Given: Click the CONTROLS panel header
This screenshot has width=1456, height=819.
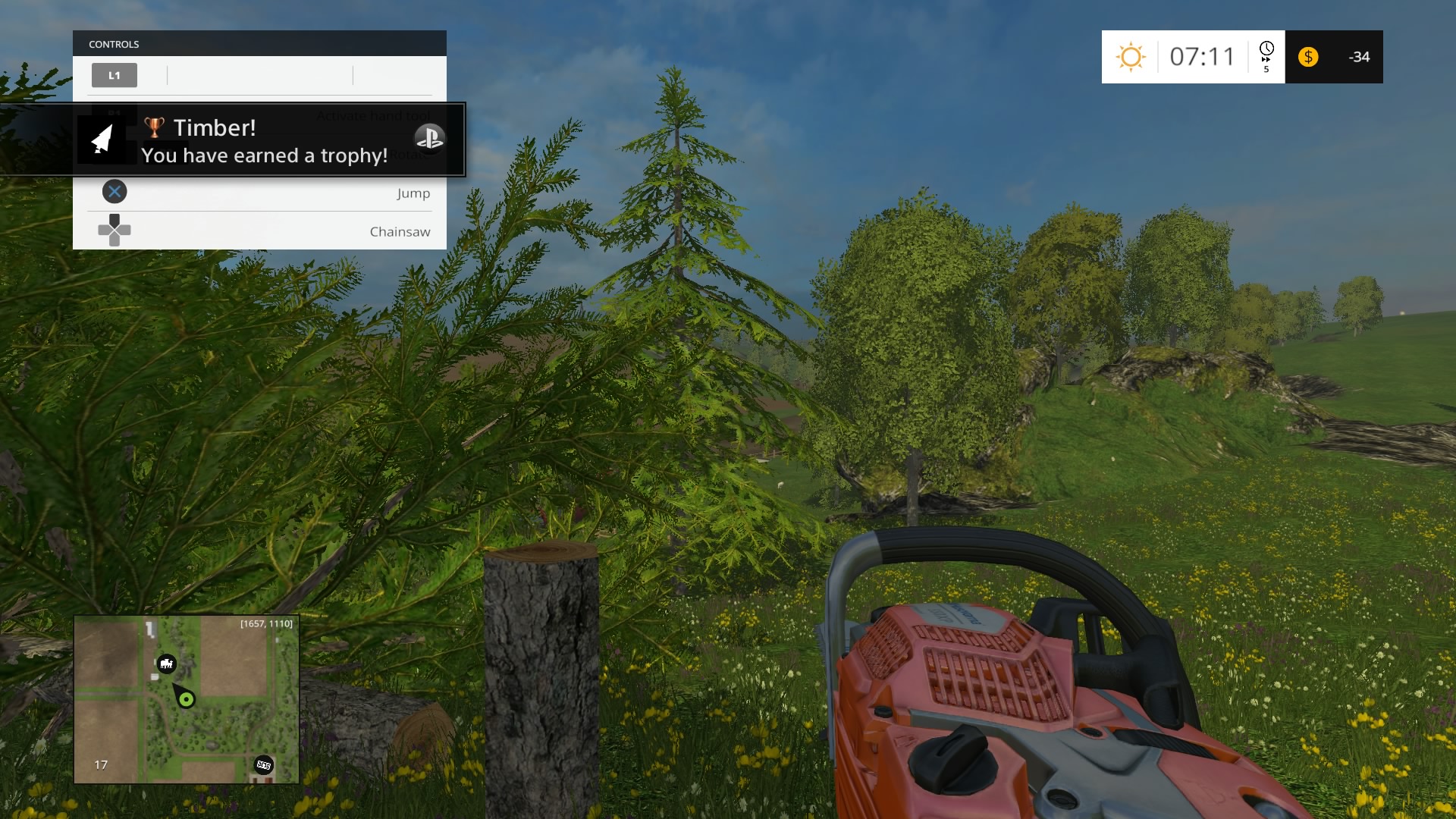Looking at the screenshot, I should [x=259, y=44].
